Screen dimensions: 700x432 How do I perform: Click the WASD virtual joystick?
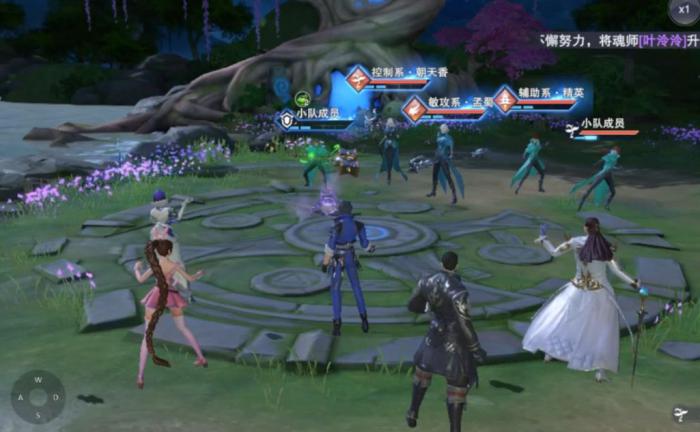38,396
